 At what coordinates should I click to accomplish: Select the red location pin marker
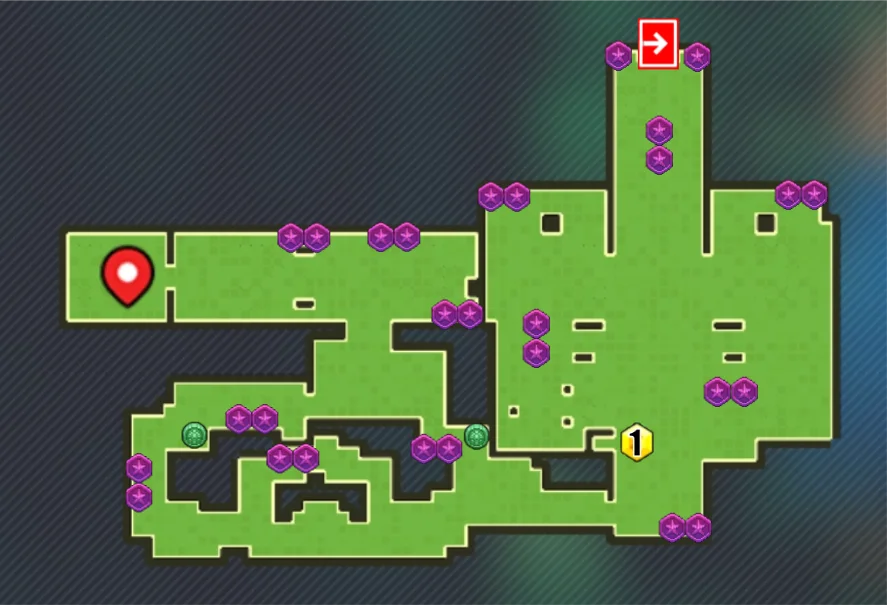(x=127, y=275)
